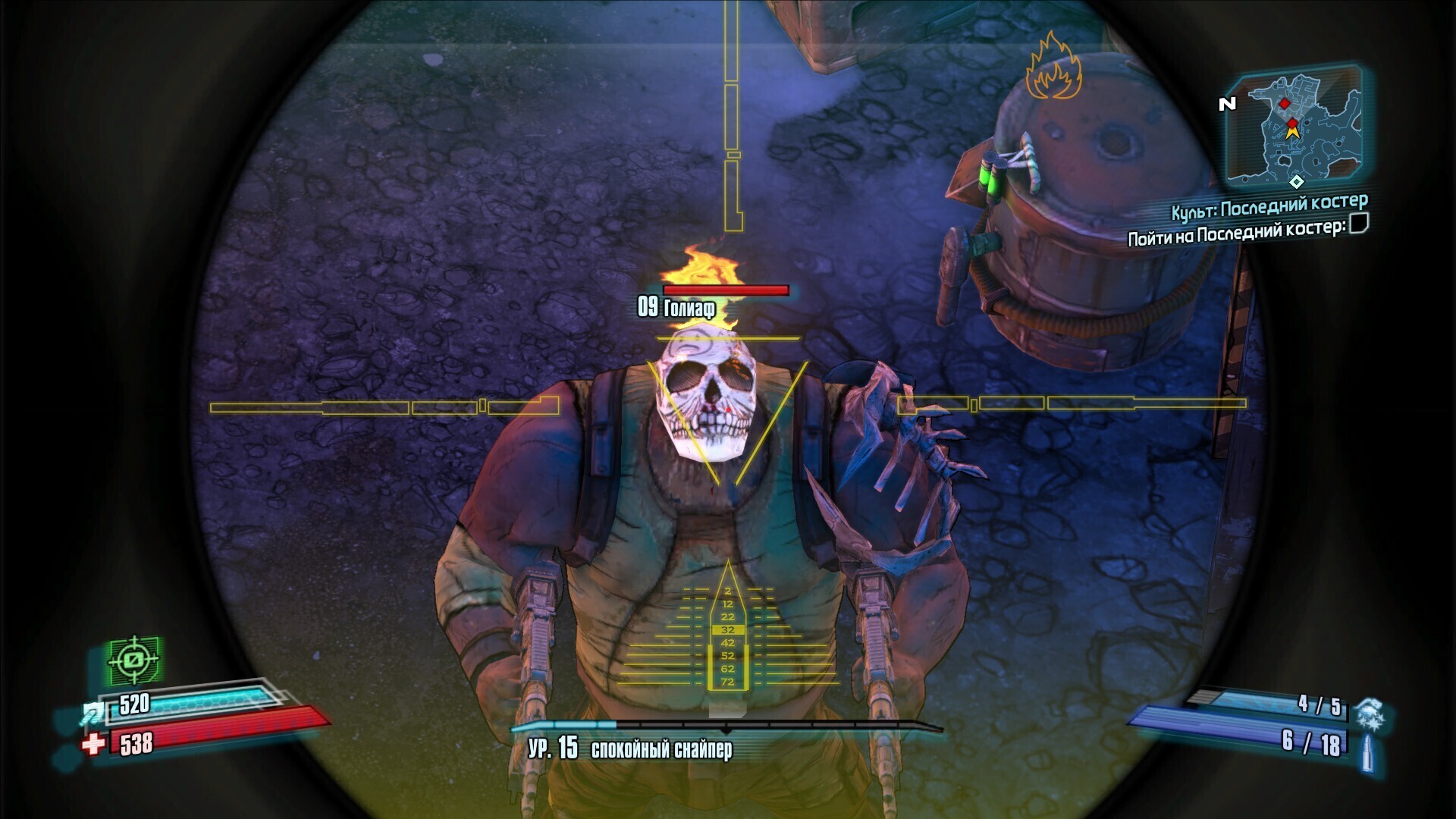The image size is (1456, 819).
Task: Select the quest tracker "Культ: Последний костер"
Action: coord(1269,206)
